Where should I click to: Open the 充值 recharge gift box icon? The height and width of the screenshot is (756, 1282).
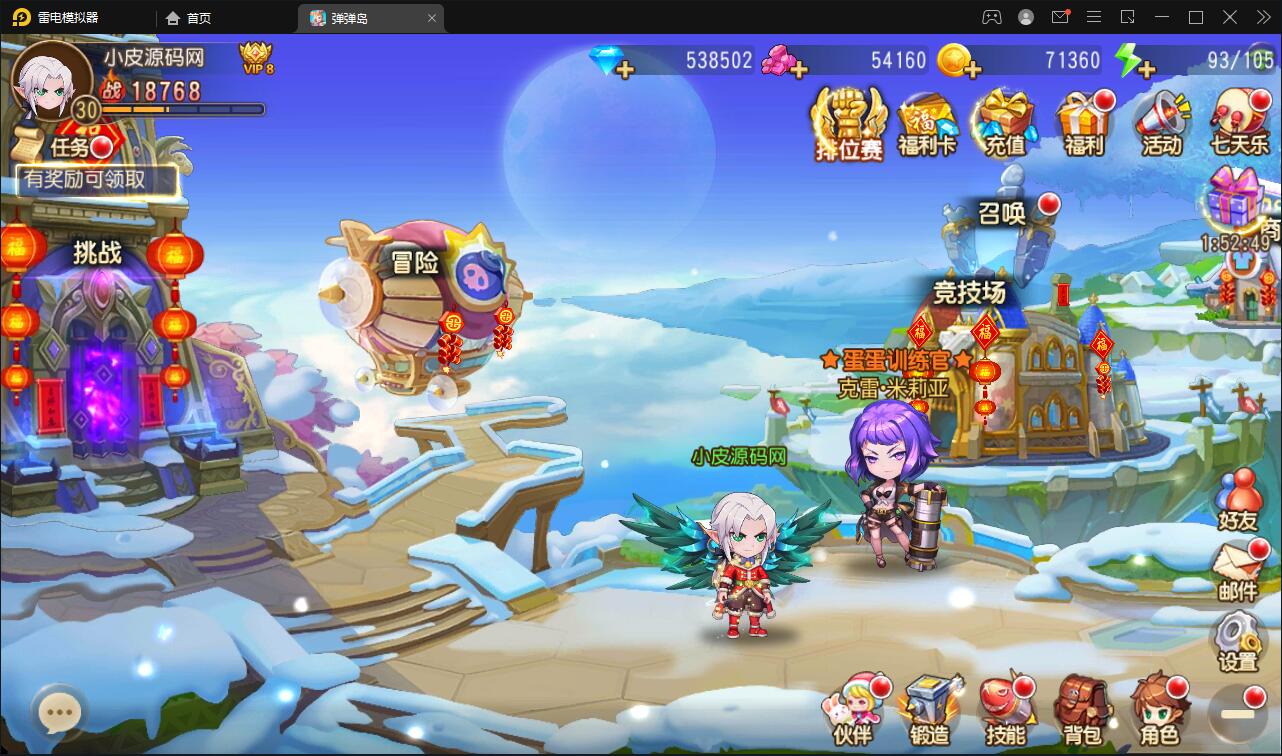pyautogui.click(x=1005, y=120)
